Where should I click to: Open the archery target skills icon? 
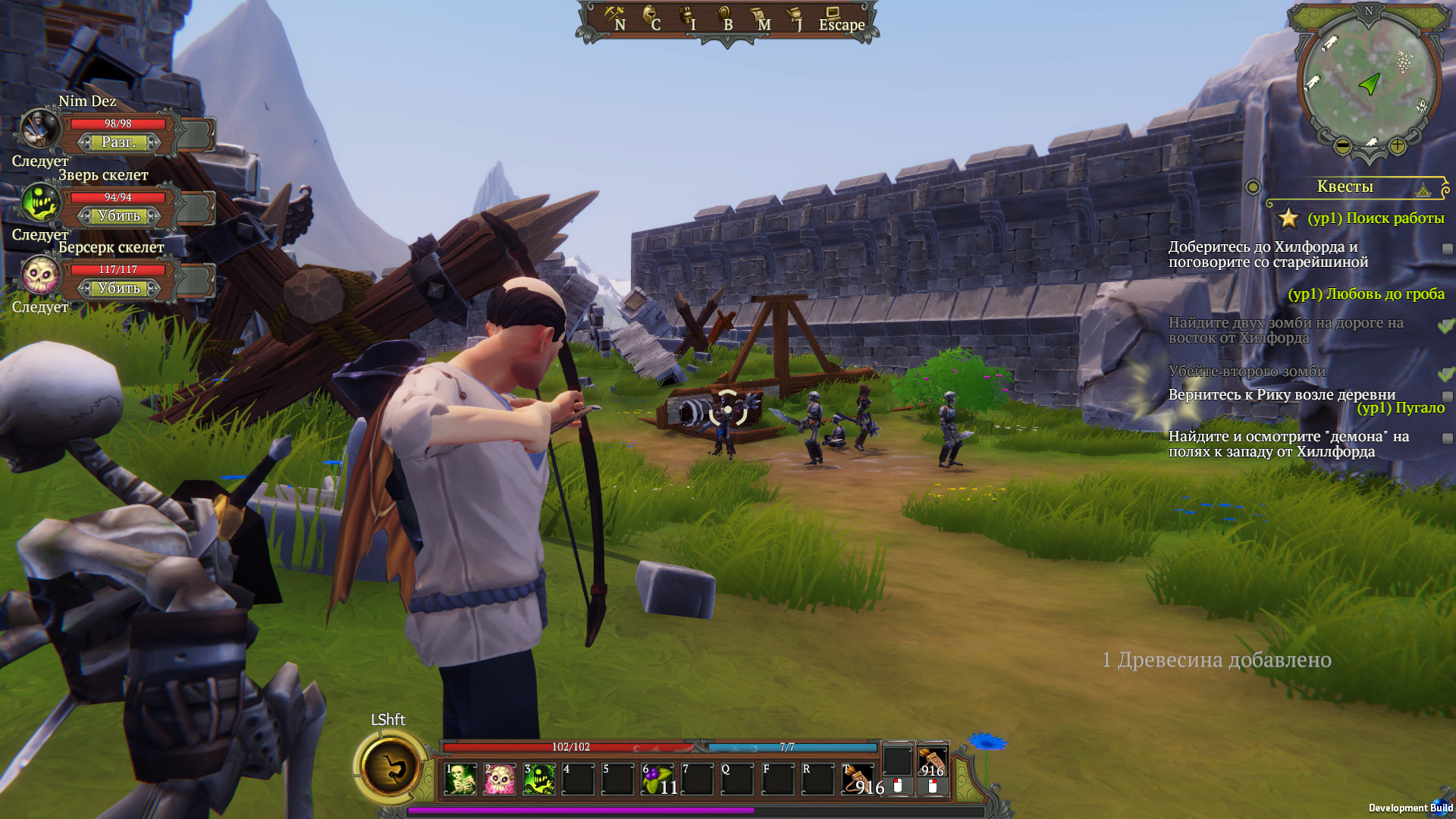pyautogui.click(x=724, y=18)
